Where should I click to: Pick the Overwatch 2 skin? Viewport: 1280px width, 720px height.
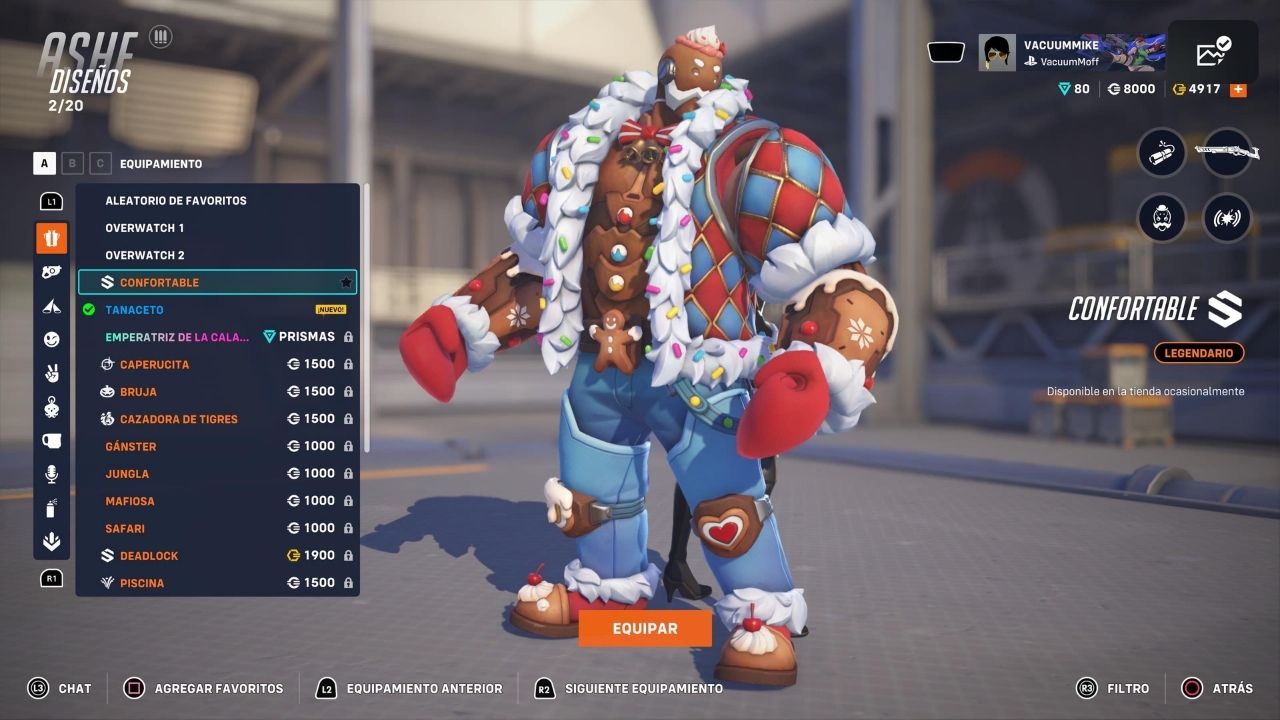tap(145, 255)
